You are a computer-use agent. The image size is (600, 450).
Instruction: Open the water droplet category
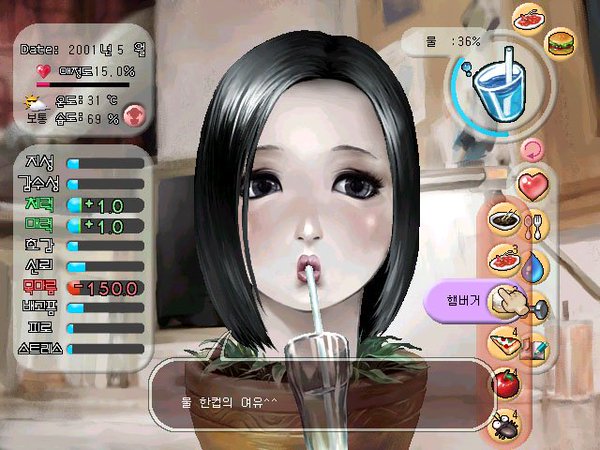click(535, 265)
